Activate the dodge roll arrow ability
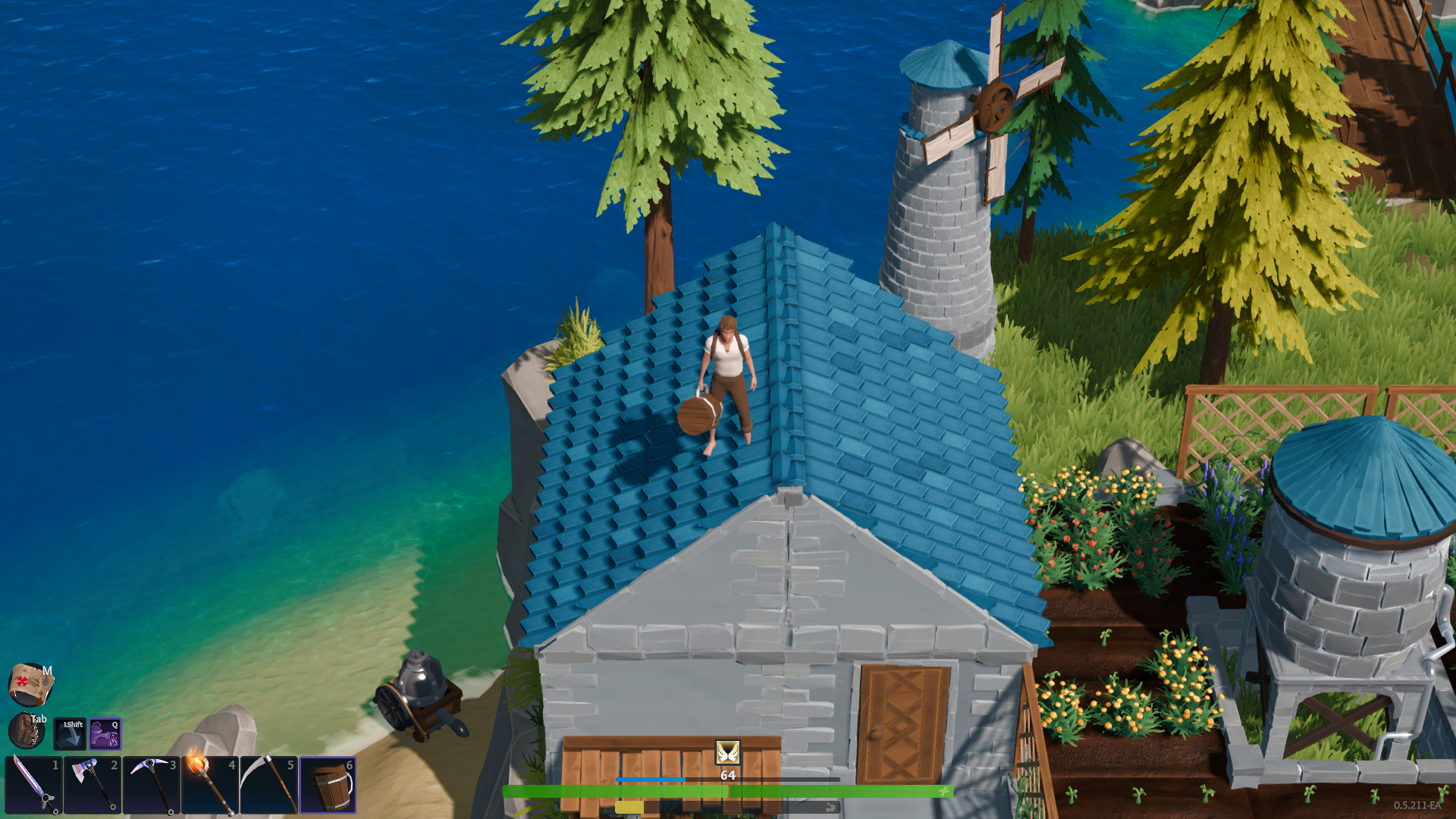 point(70,733)
